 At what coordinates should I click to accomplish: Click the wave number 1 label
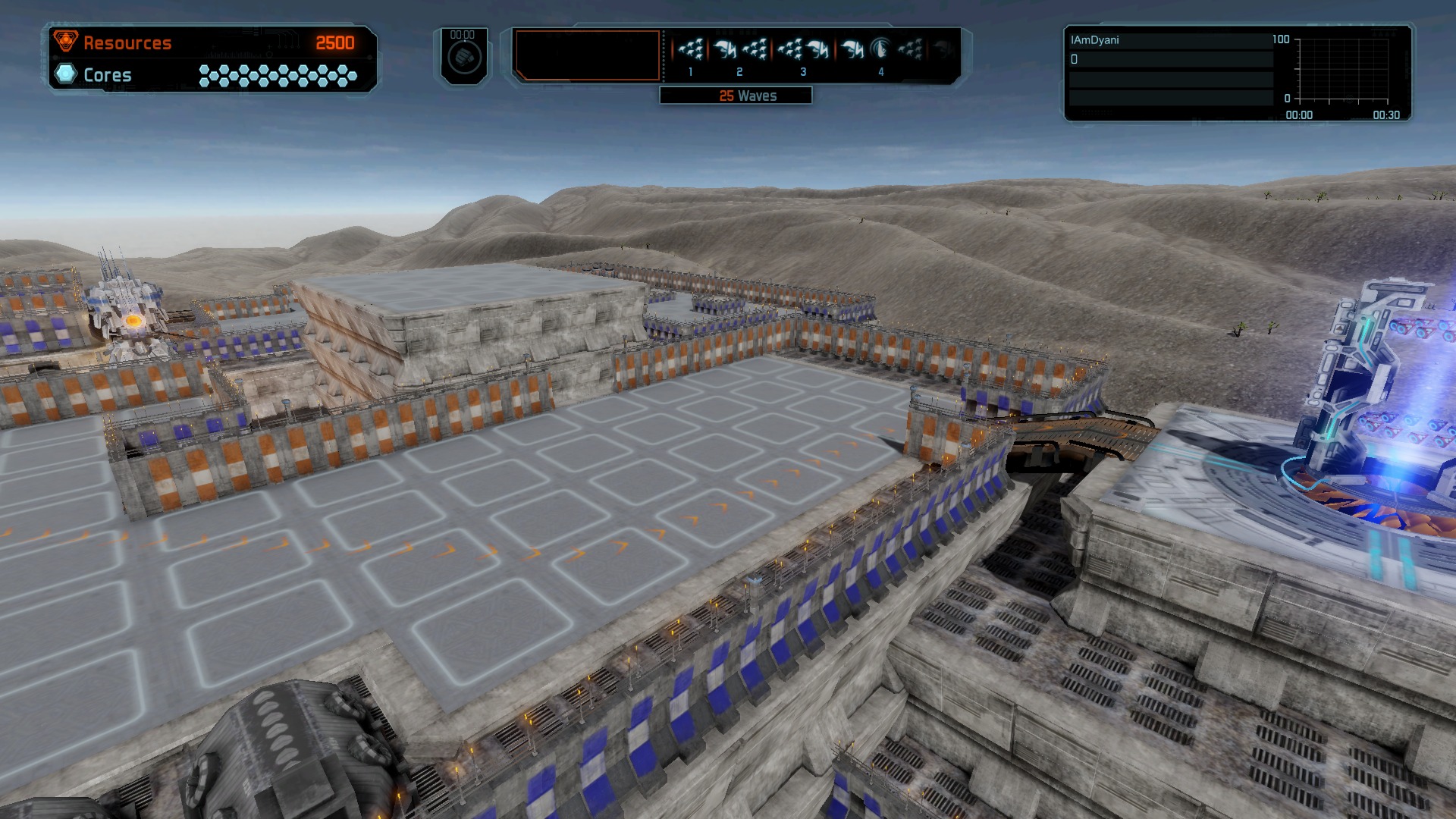click(x=690, y=71)
